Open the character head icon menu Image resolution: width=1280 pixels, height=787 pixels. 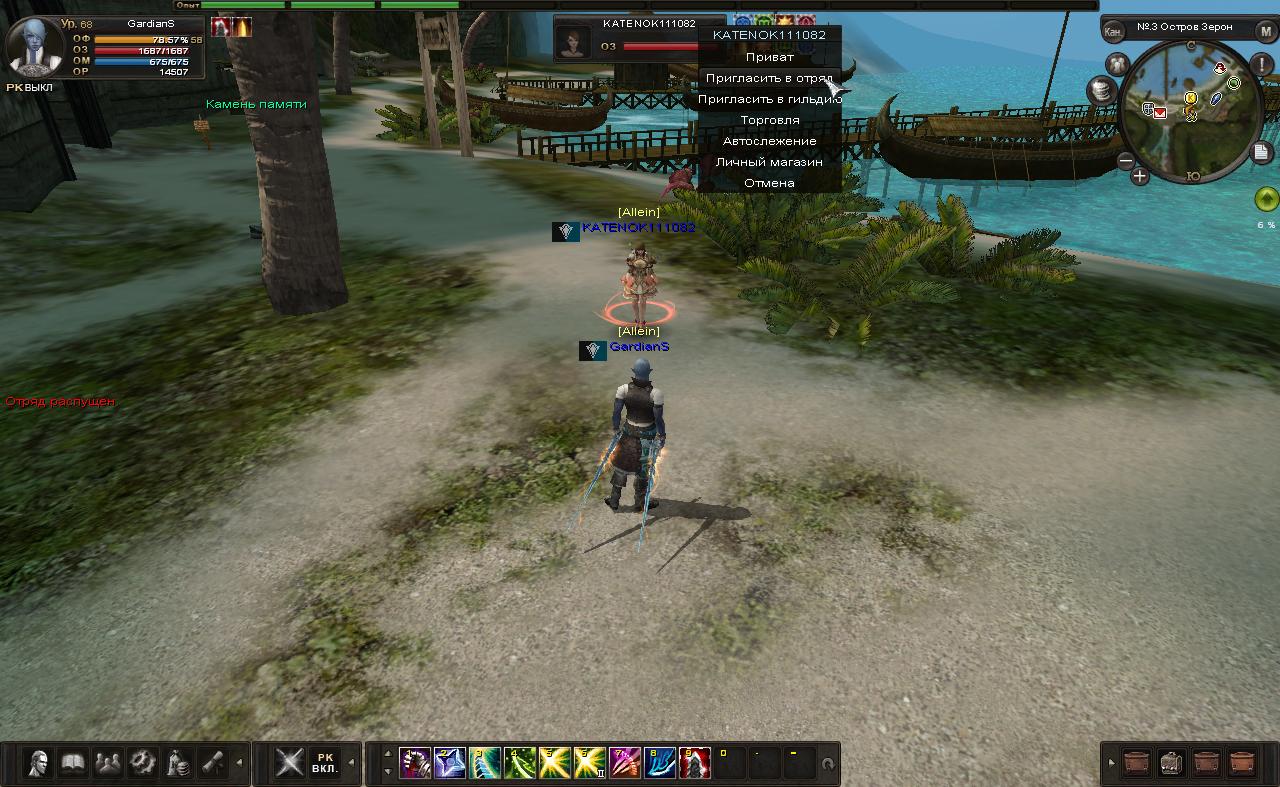tap(40, 763)
